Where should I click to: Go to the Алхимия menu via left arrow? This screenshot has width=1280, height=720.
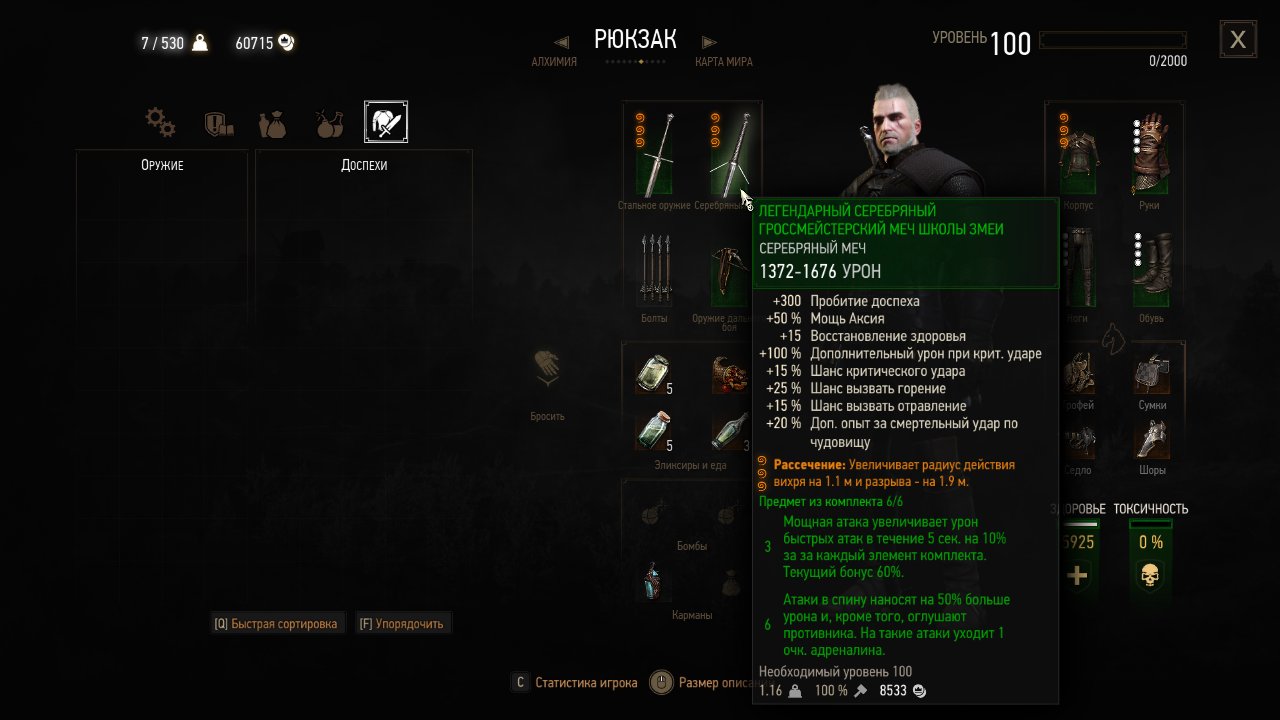pos(561,42)
